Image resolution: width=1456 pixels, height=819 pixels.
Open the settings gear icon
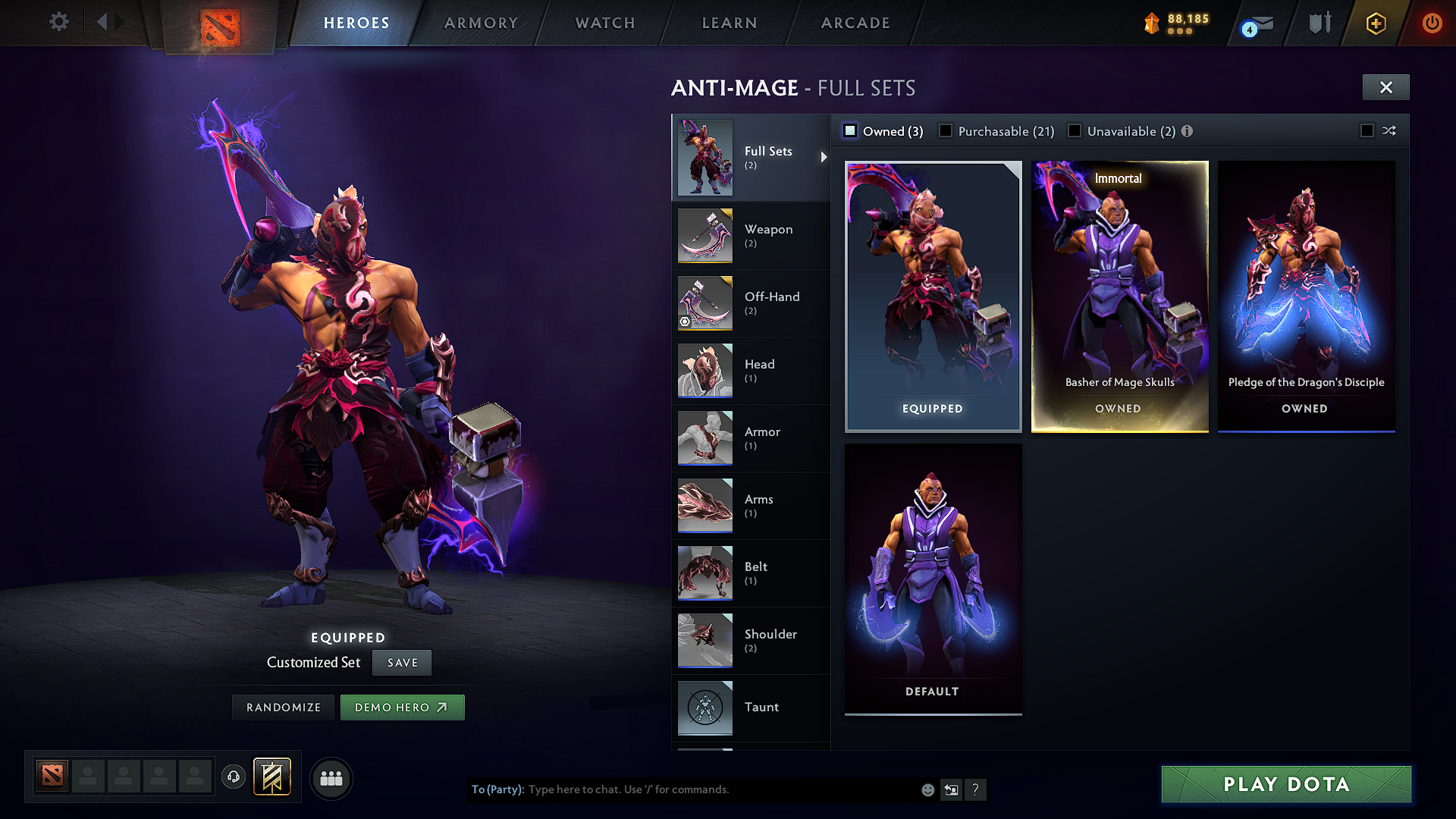pyautogui.click(x=58, y=22)
